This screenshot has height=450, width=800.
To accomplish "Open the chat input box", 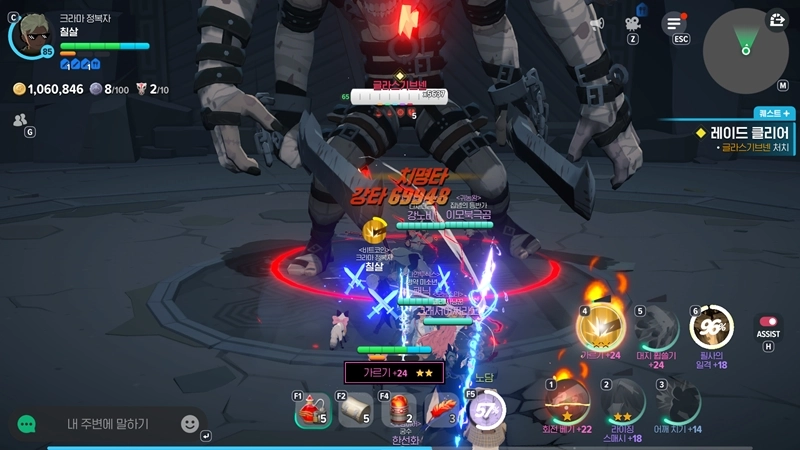I will (108, 424).
